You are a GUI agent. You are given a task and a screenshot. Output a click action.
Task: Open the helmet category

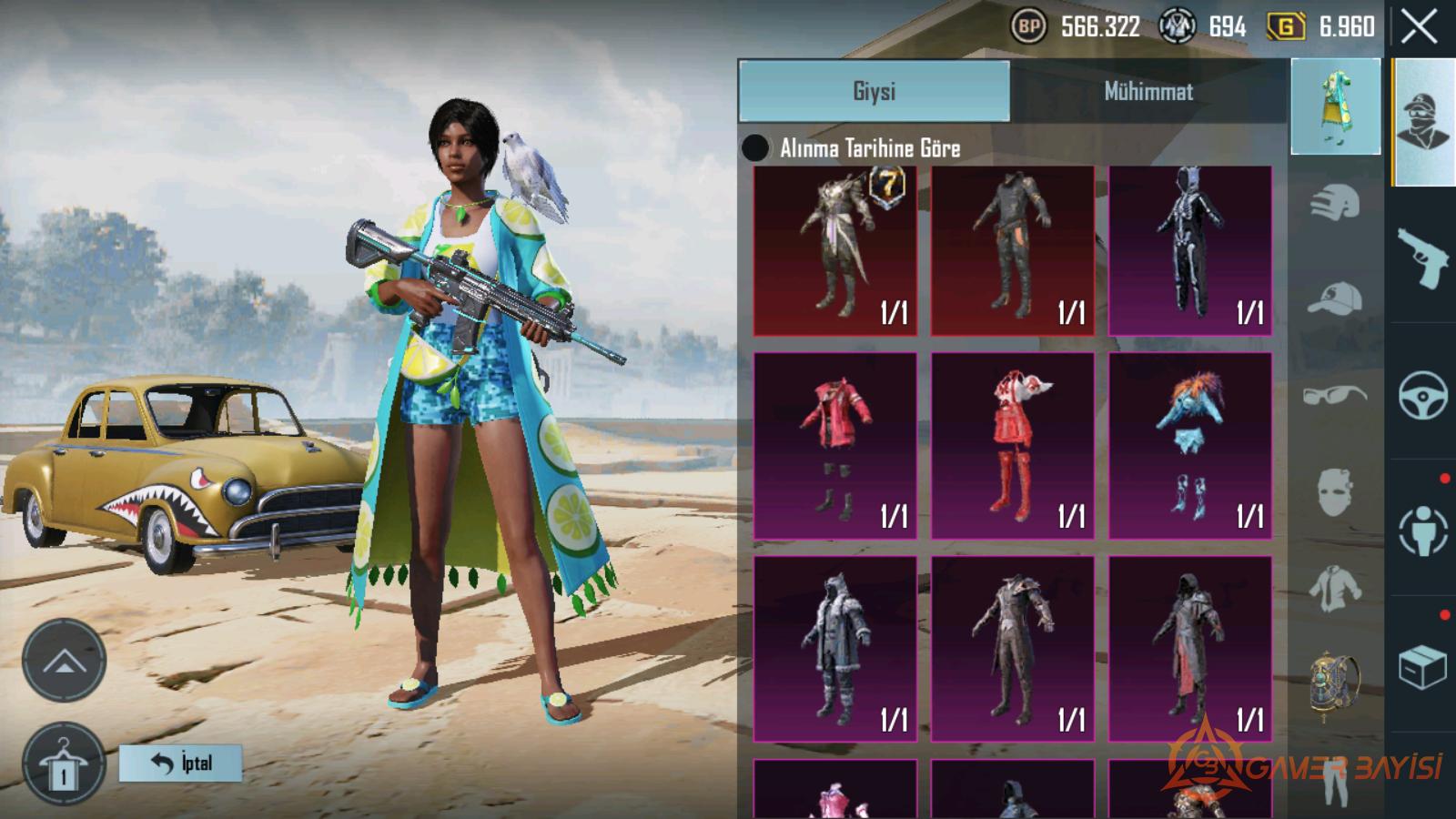pyautogui.click(x=1335, y=202)
